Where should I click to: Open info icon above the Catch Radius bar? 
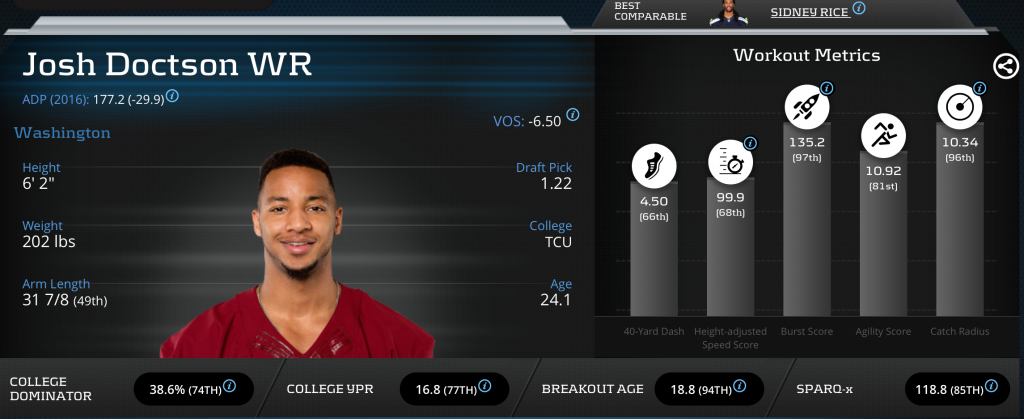click(979, 88)
